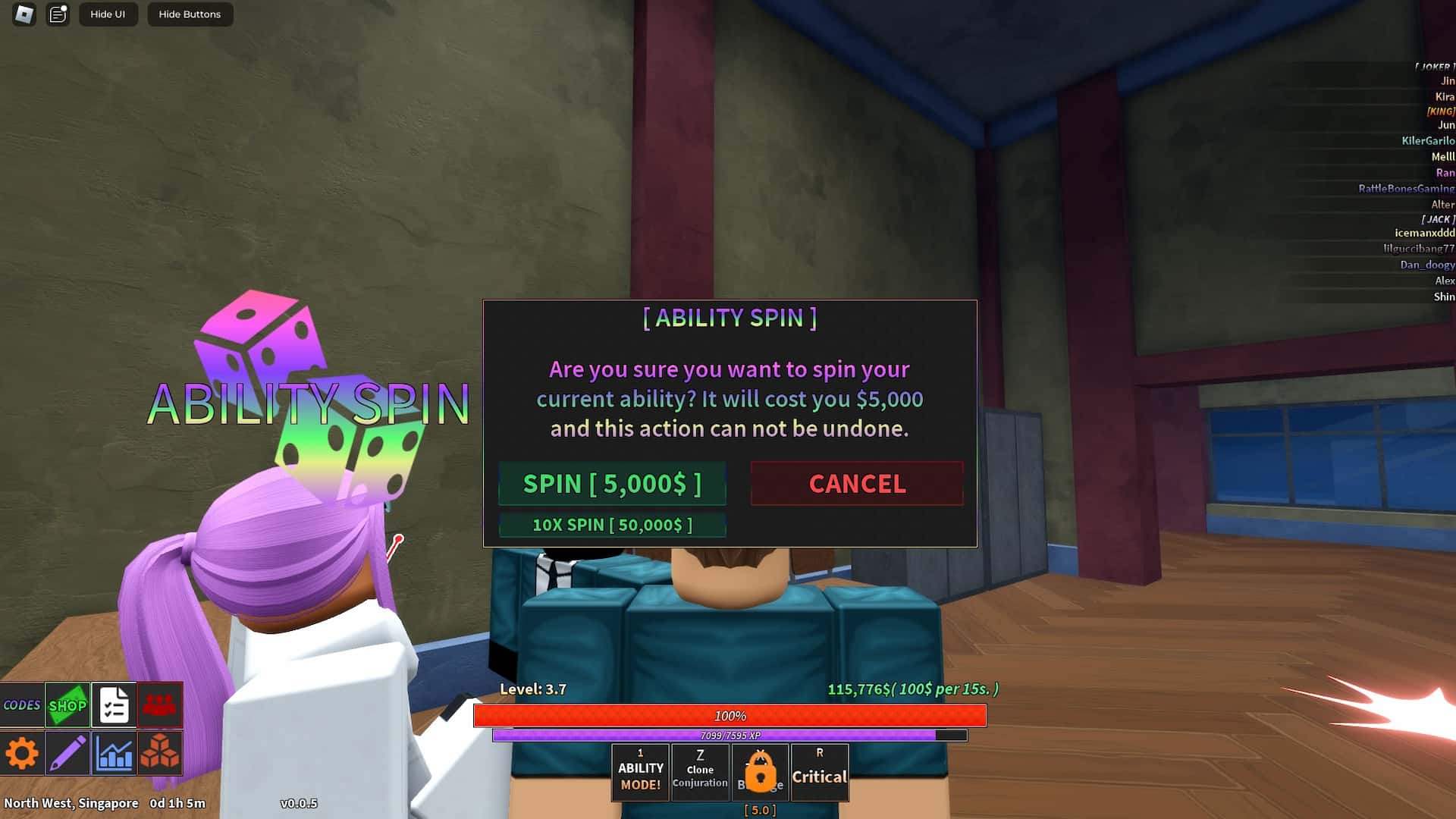Open the quests checklist icon
The image size is (1456, 819).
coord(114,704)
